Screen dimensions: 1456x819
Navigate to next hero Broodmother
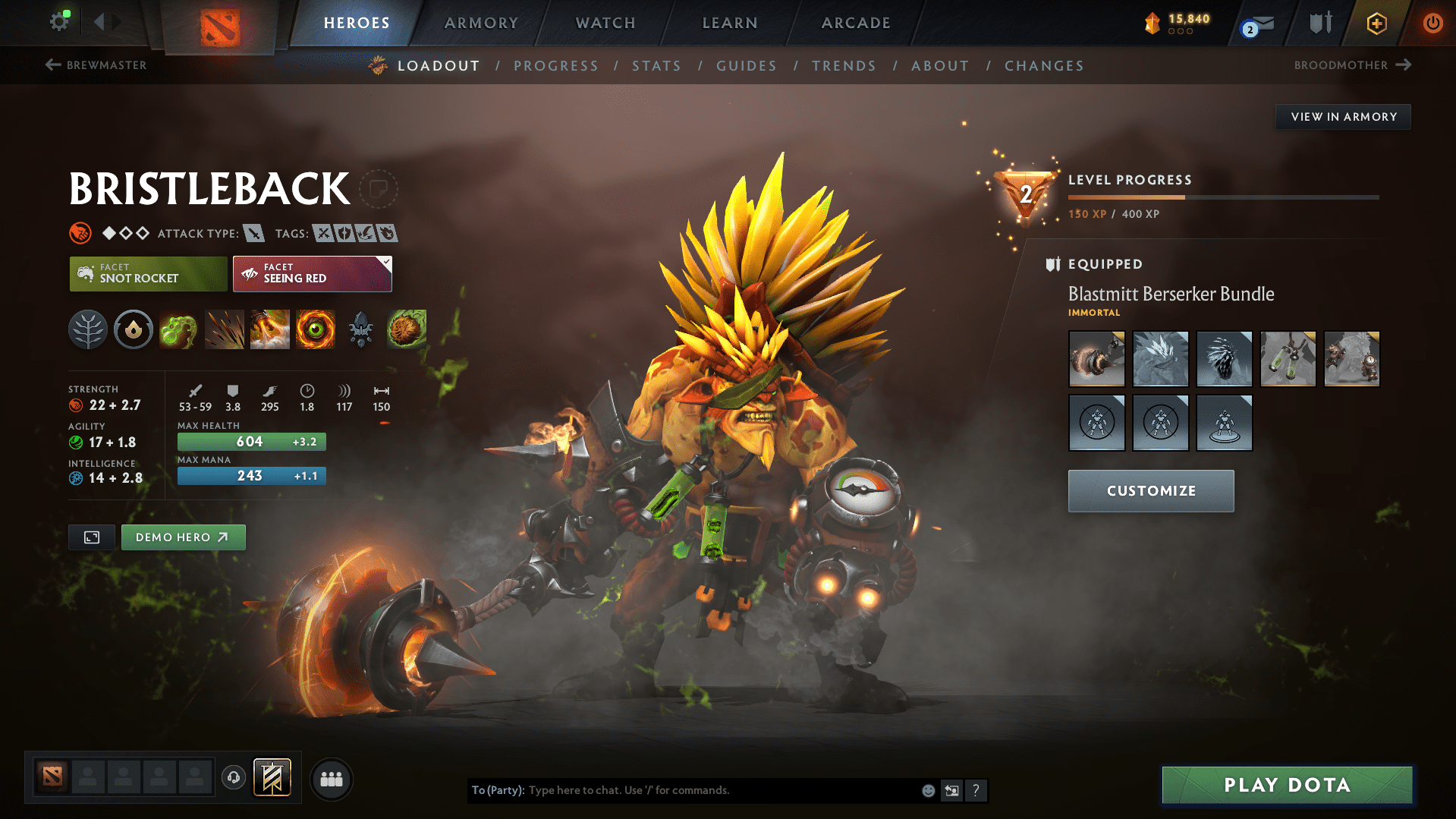1352,65
